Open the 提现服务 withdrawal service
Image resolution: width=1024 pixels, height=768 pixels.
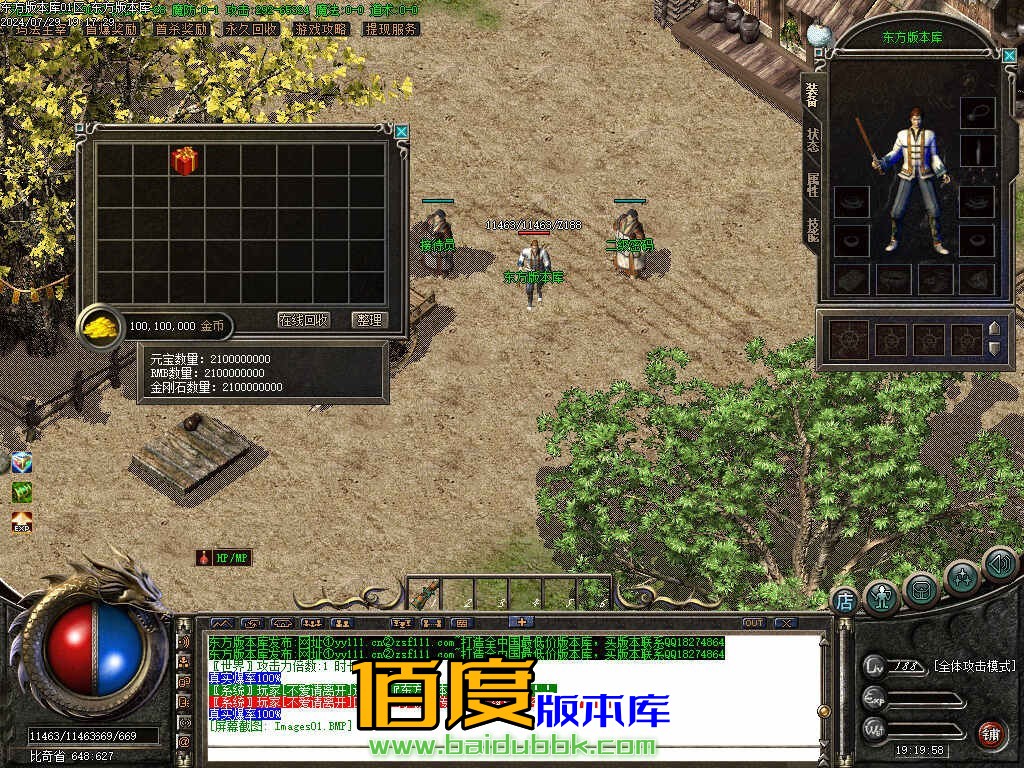(391, 30)
